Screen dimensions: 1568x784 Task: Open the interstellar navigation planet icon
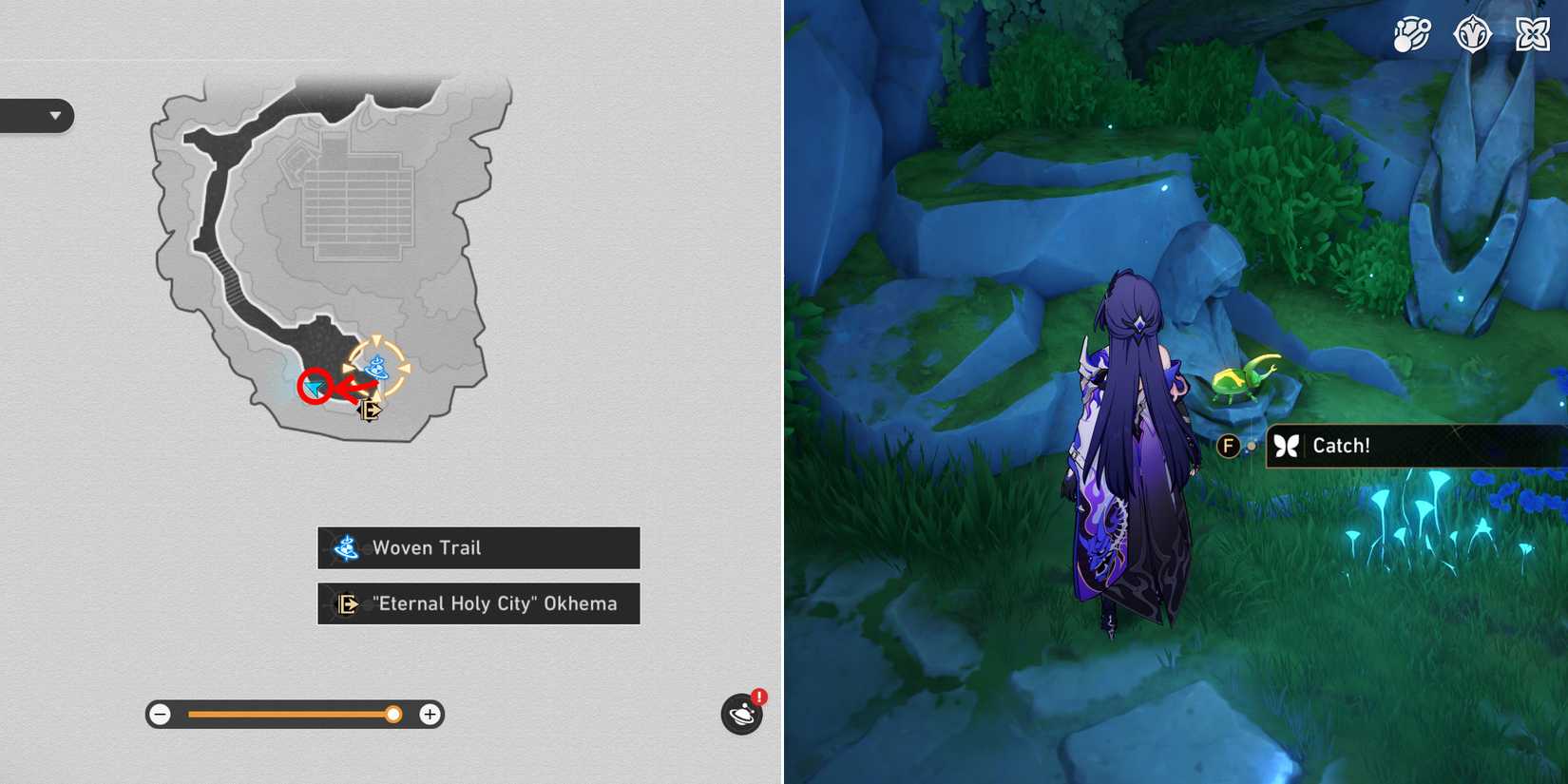(x=739, y=715)
